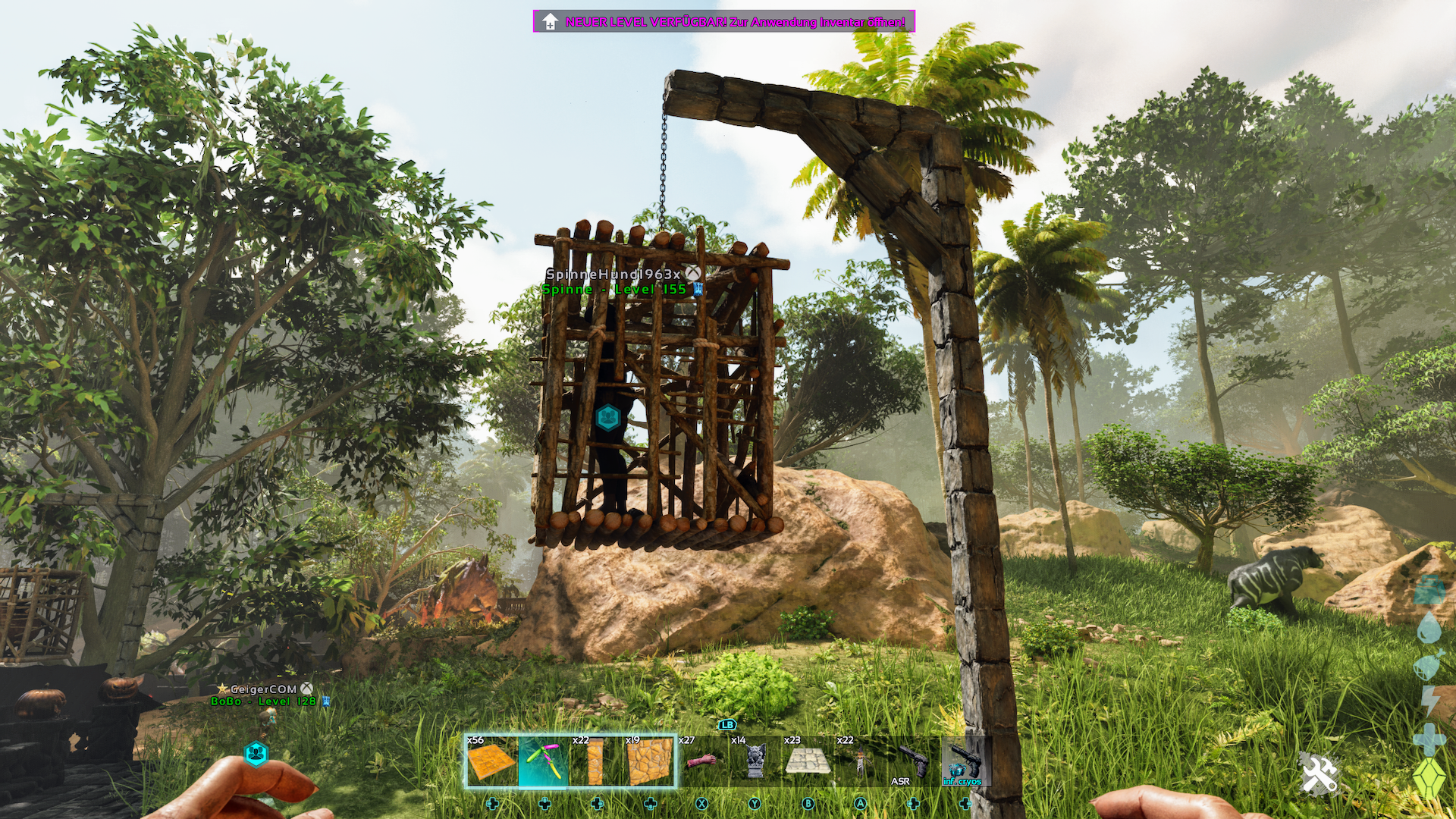Screen dimensions: 1456x819
Task: Click the new level available notification banner
Action: [724, 21]
